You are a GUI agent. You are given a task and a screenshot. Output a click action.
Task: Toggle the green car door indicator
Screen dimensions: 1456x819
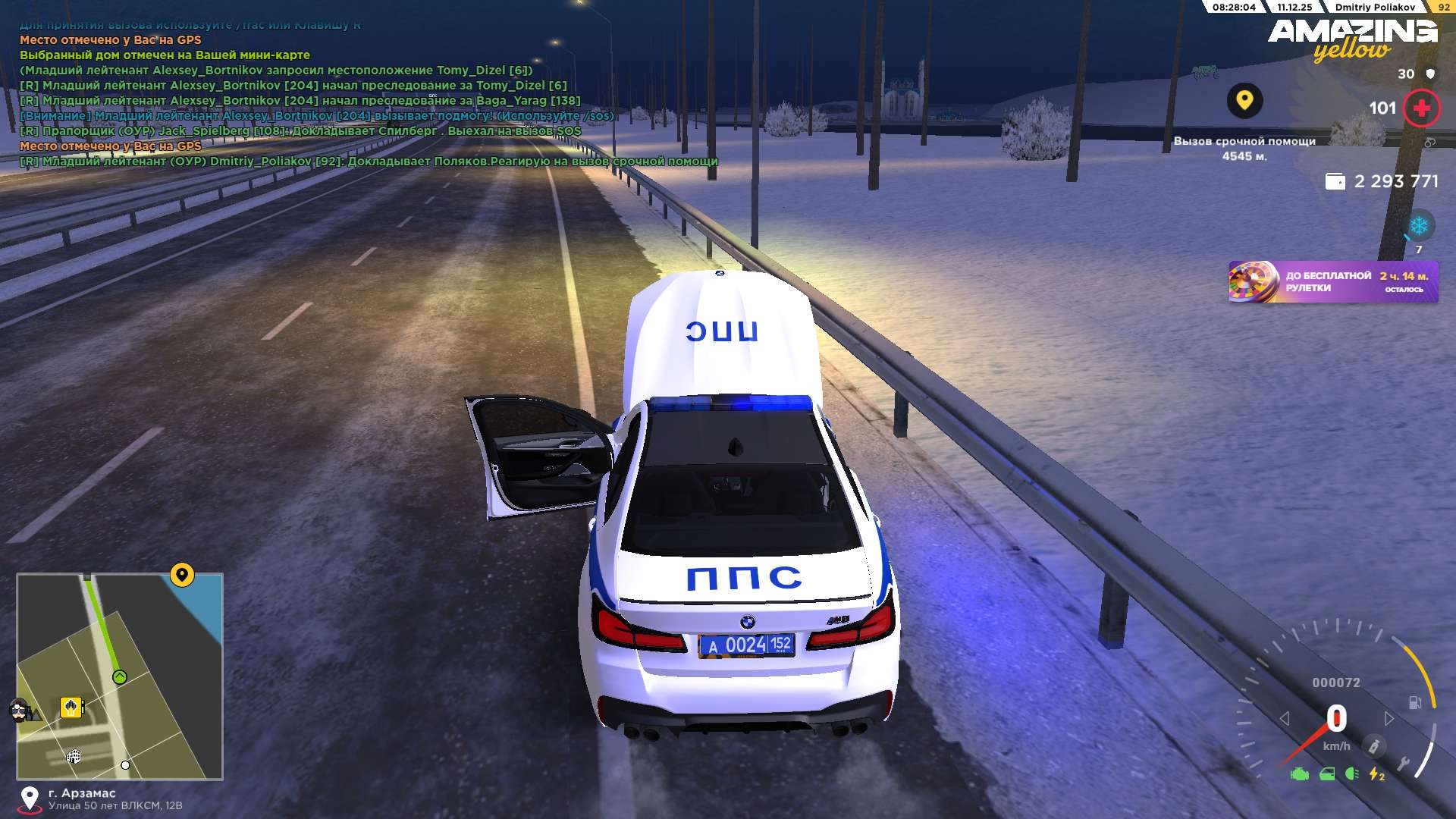(1327, 774)
